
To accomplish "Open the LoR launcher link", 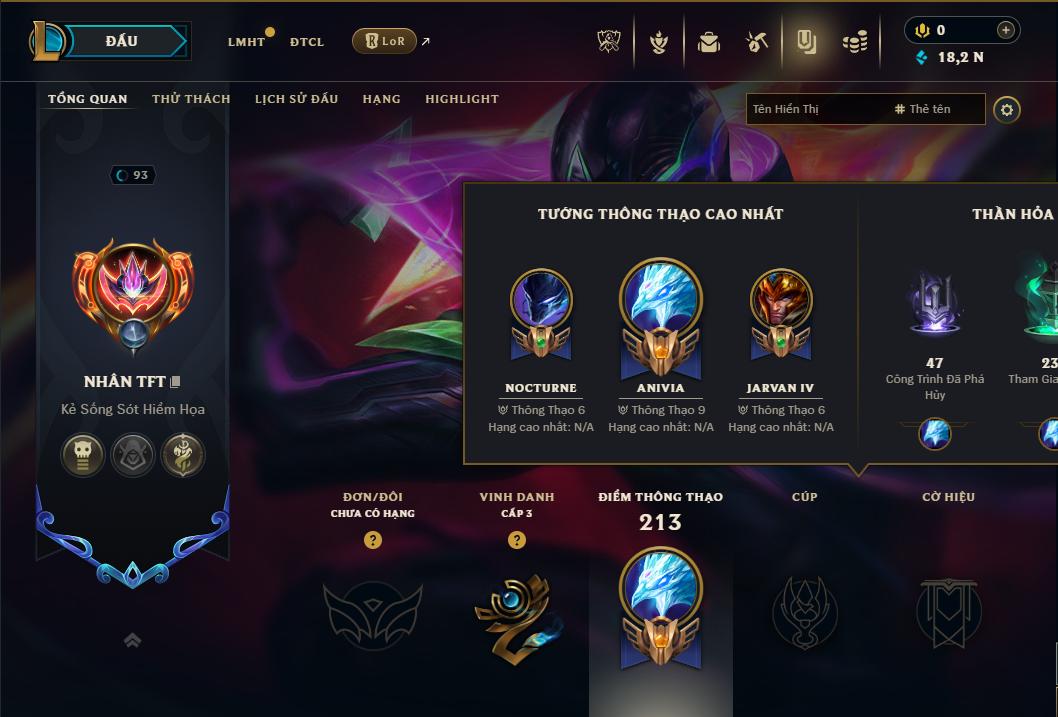I will 385,41.
